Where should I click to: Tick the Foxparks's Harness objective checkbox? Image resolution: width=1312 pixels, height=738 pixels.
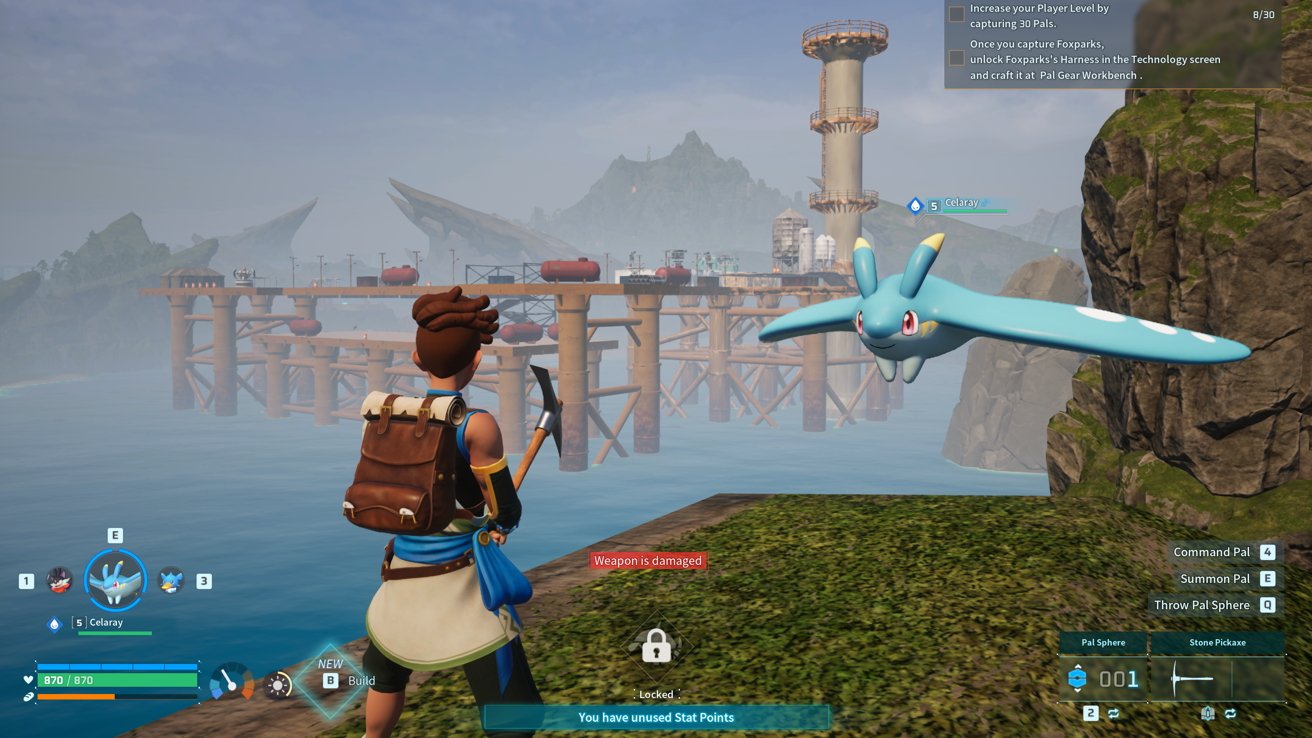click(x=957, y=59)
